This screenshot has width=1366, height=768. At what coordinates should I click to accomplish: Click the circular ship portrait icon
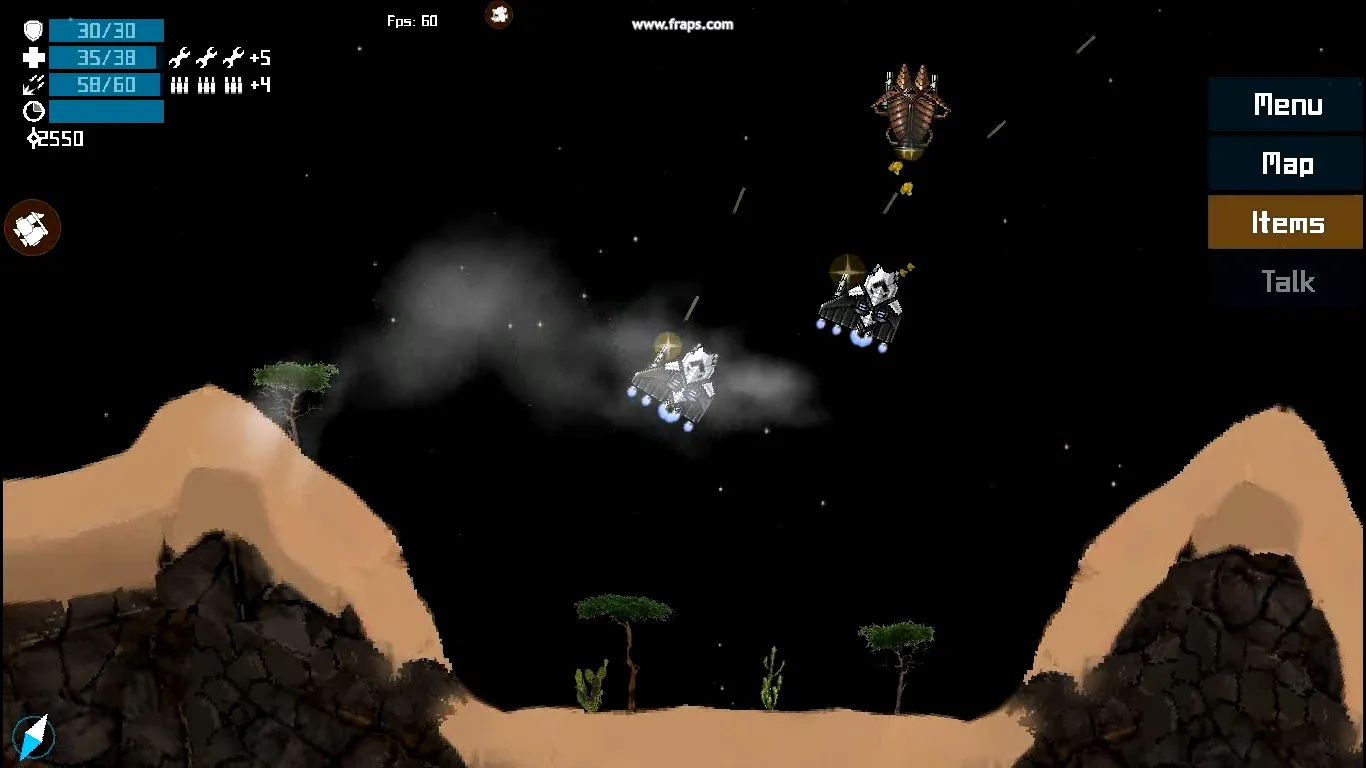(x=32, y=227)
